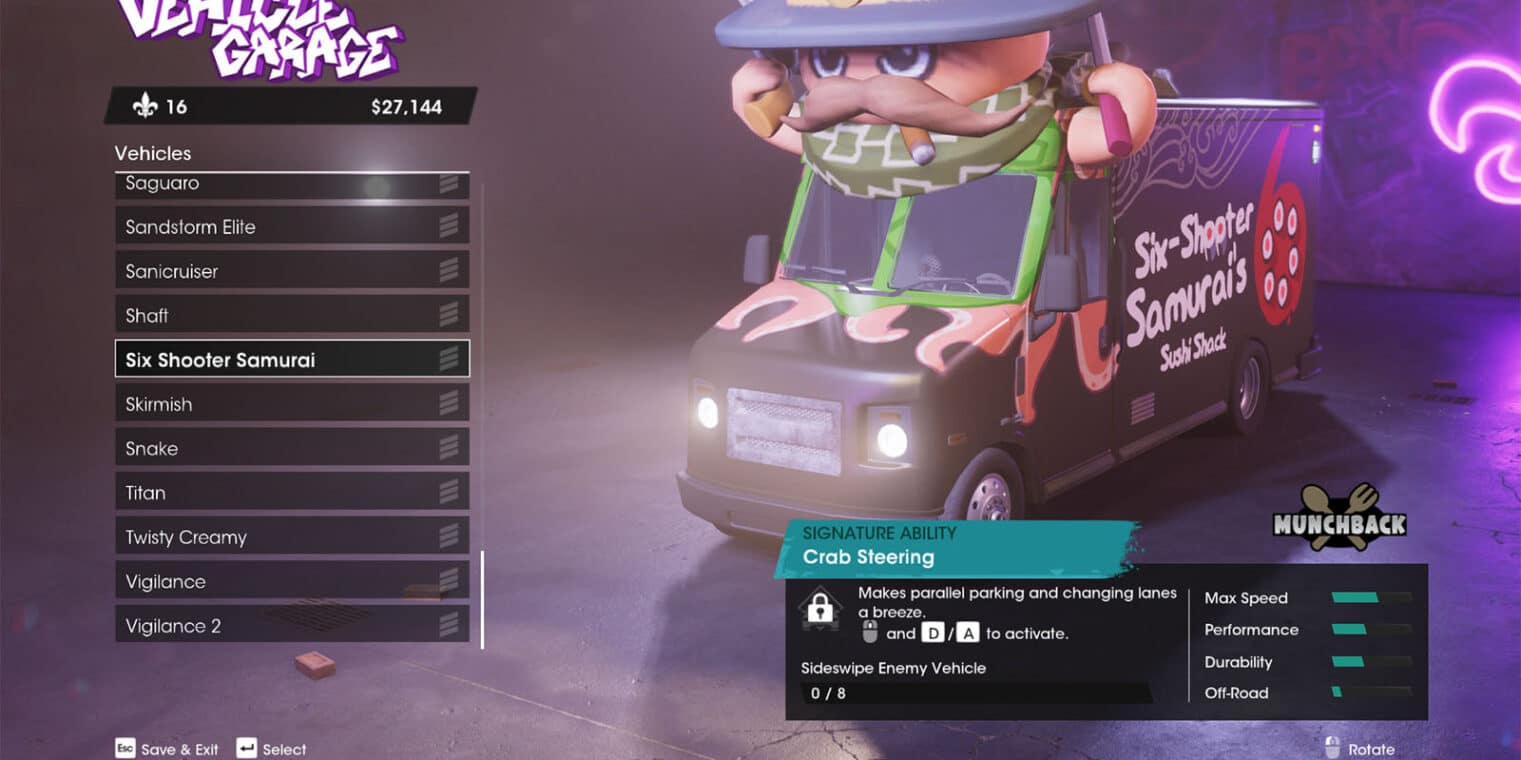
Task: Choose the Skirmish vehicle
Action: [x=291, y=404]
